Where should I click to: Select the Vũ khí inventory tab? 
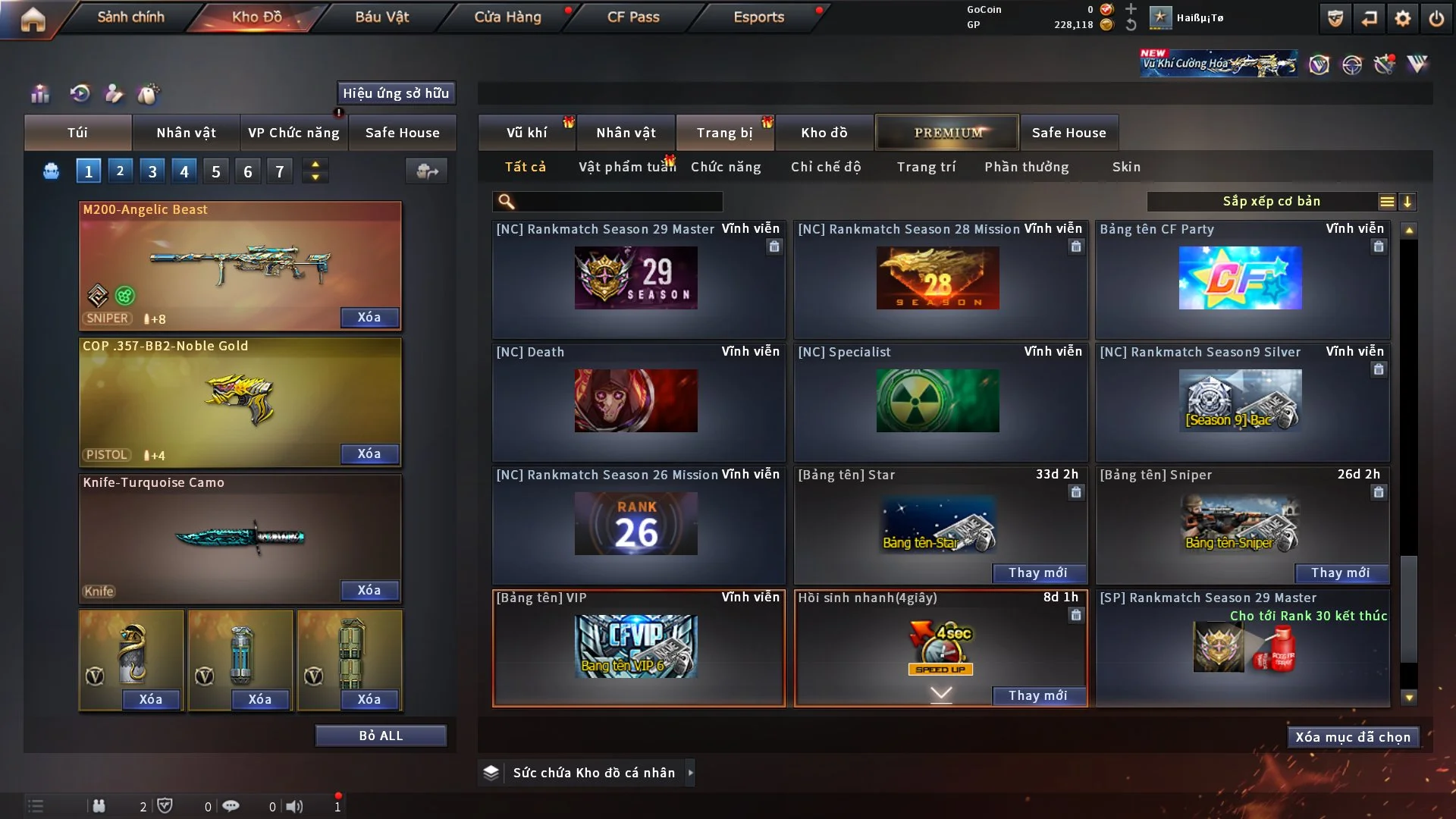tap(526, 133)
